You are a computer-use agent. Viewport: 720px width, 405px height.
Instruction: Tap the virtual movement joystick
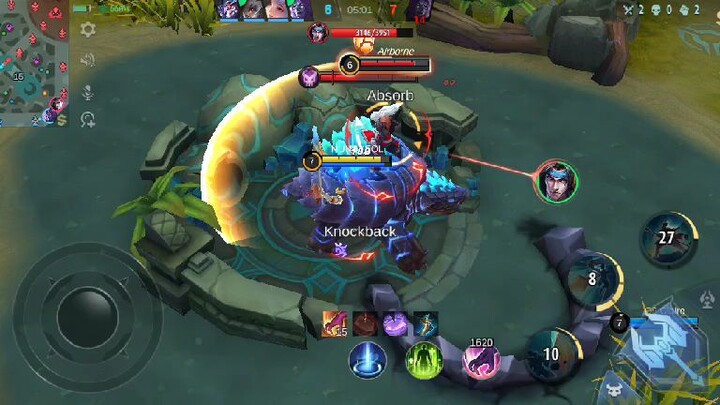87,317
